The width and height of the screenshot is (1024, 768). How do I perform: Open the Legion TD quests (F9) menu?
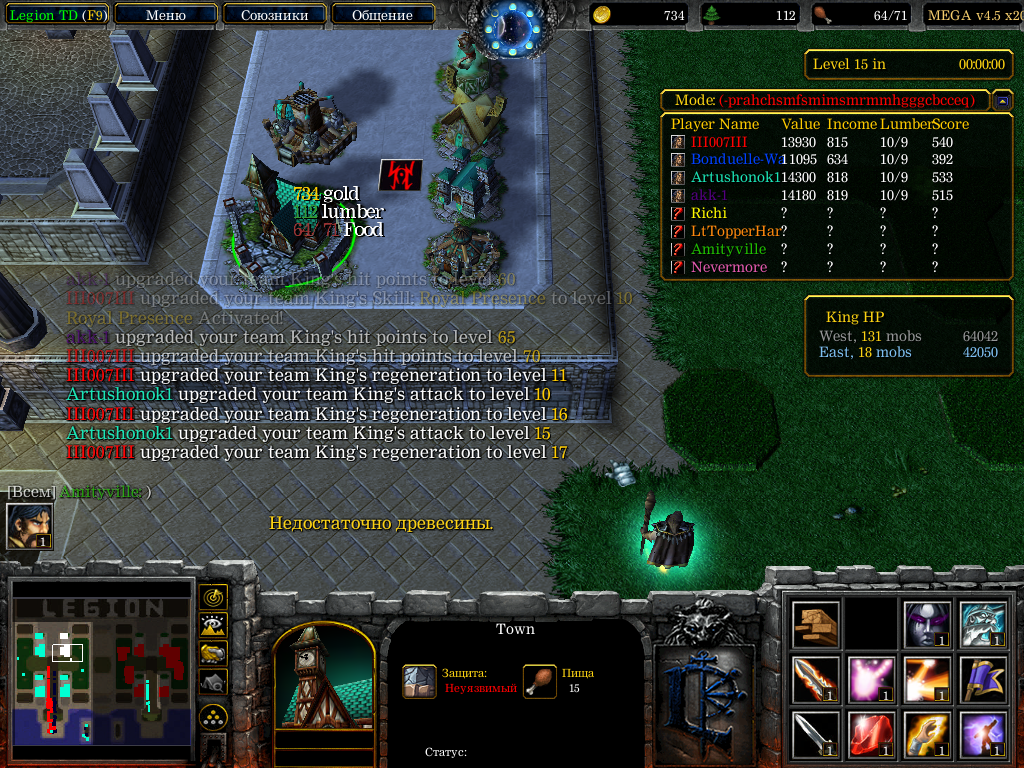tap(58, 15)
